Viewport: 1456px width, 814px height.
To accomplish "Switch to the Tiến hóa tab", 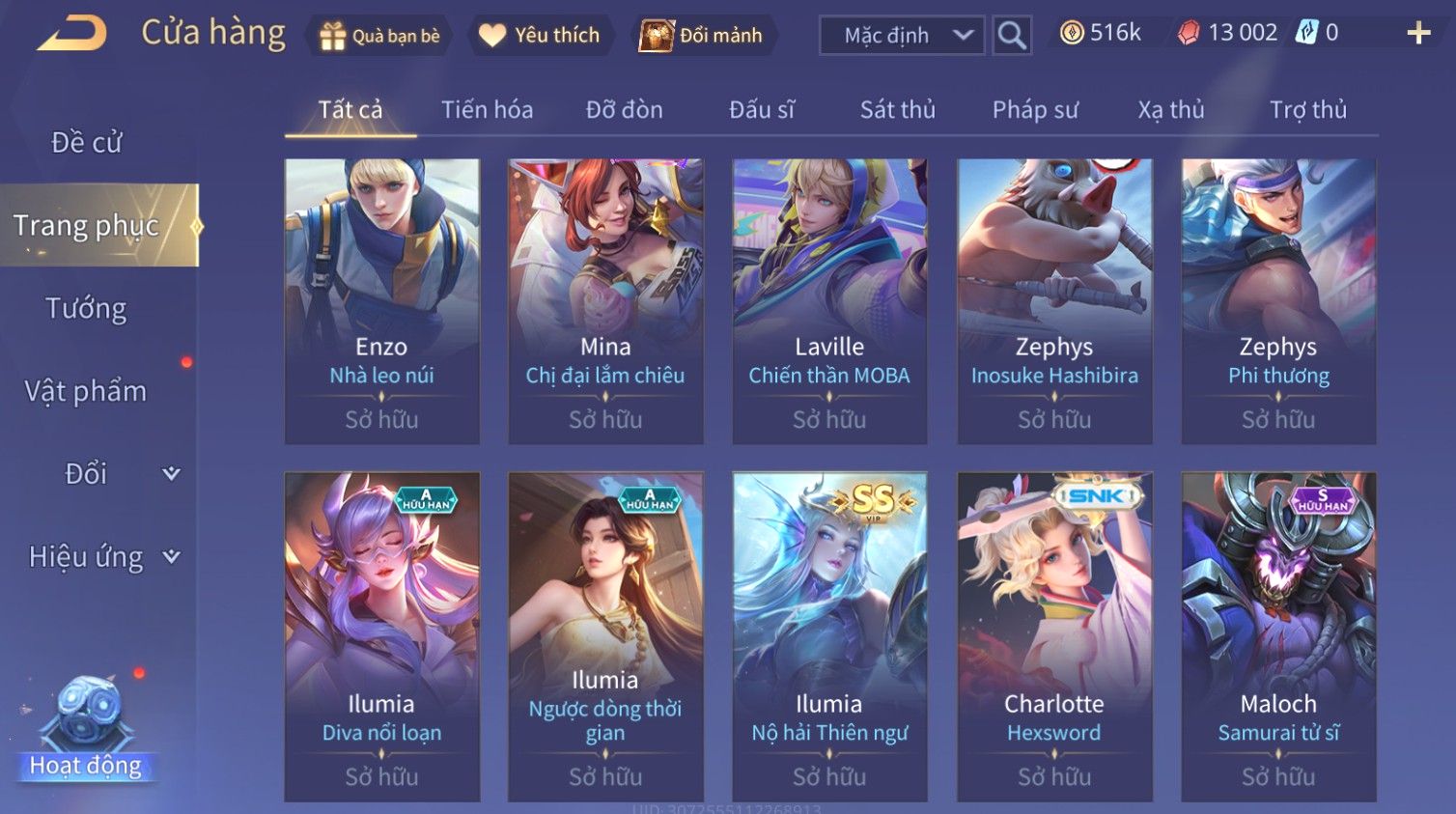I will click(487, 110).
